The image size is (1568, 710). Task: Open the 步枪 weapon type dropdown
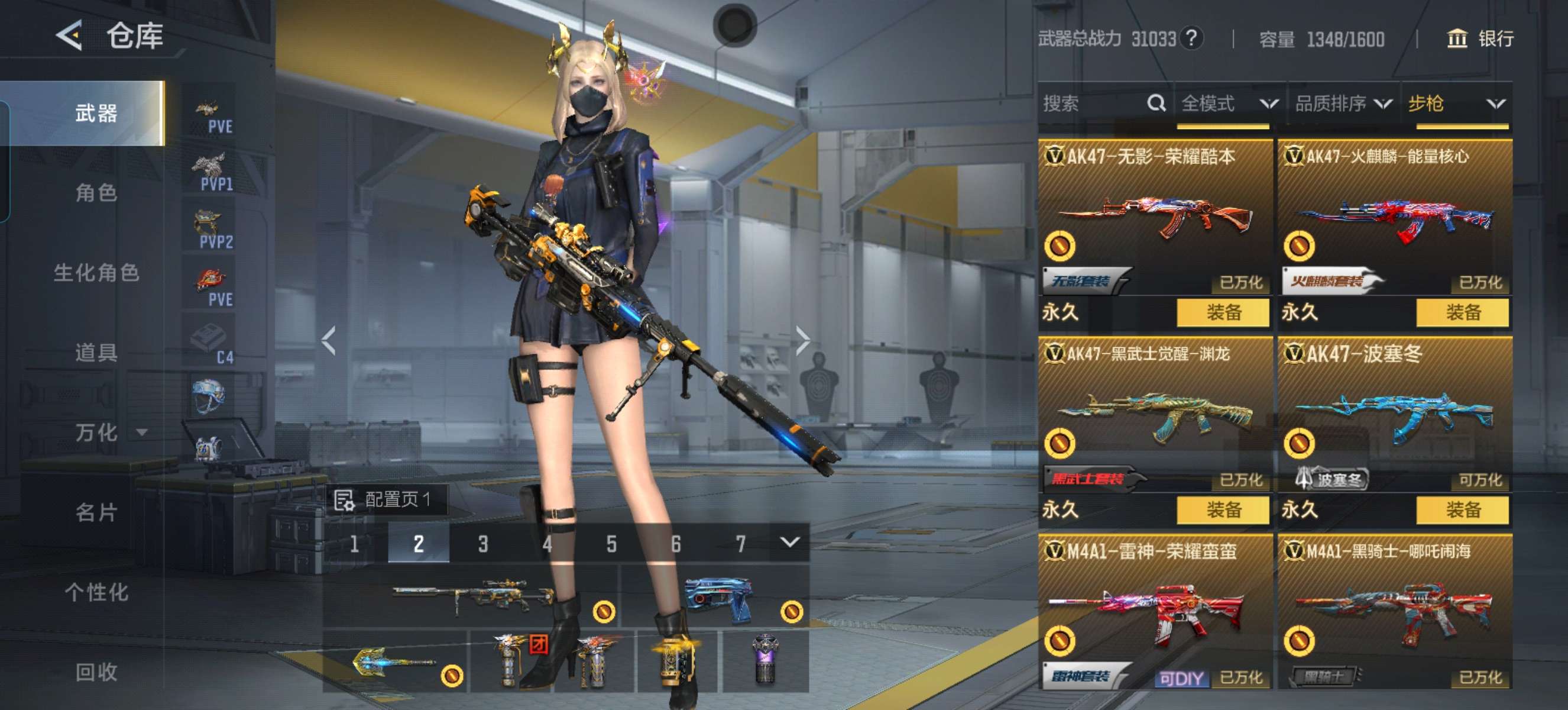(x=1456, y=104)
